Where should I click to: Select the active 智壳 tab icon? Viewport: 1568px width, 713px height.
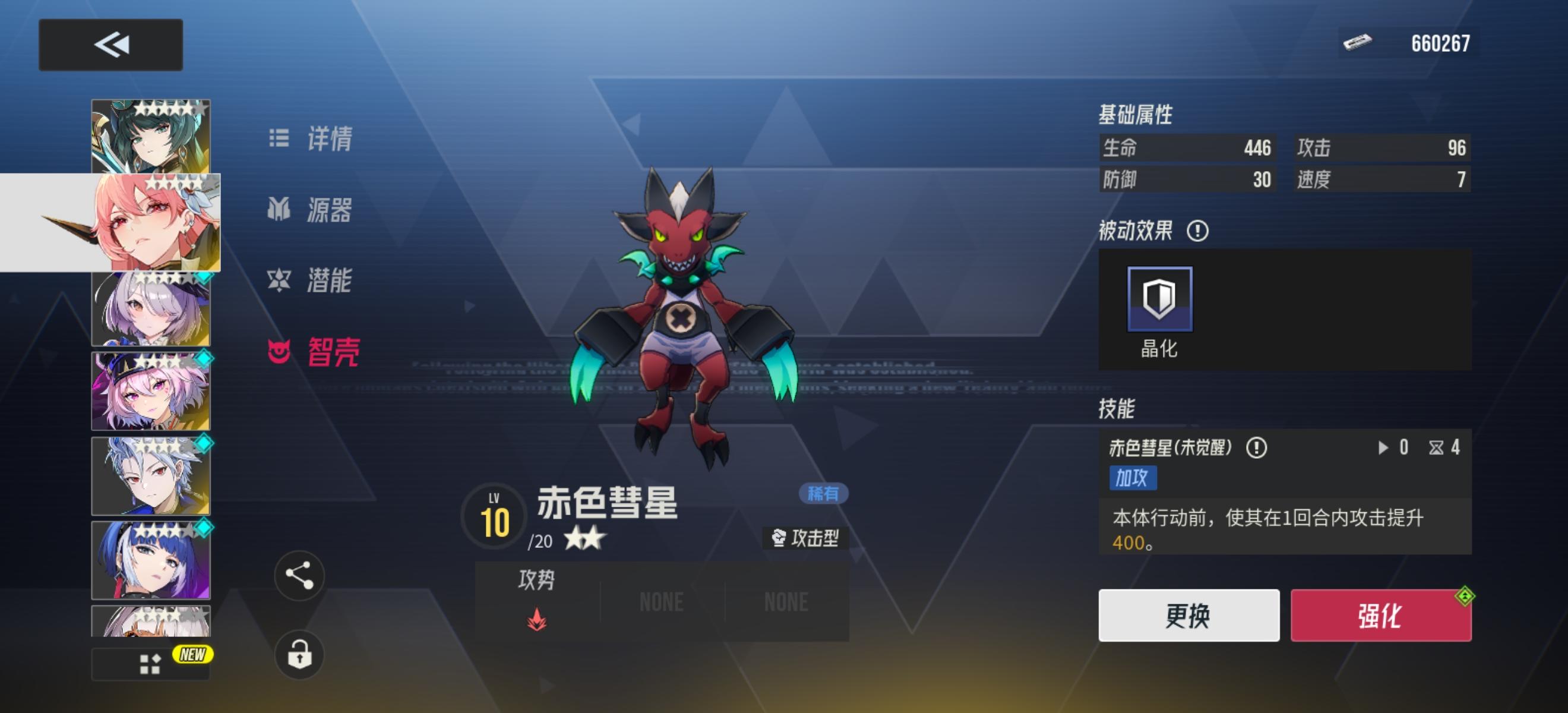point(279,352)
